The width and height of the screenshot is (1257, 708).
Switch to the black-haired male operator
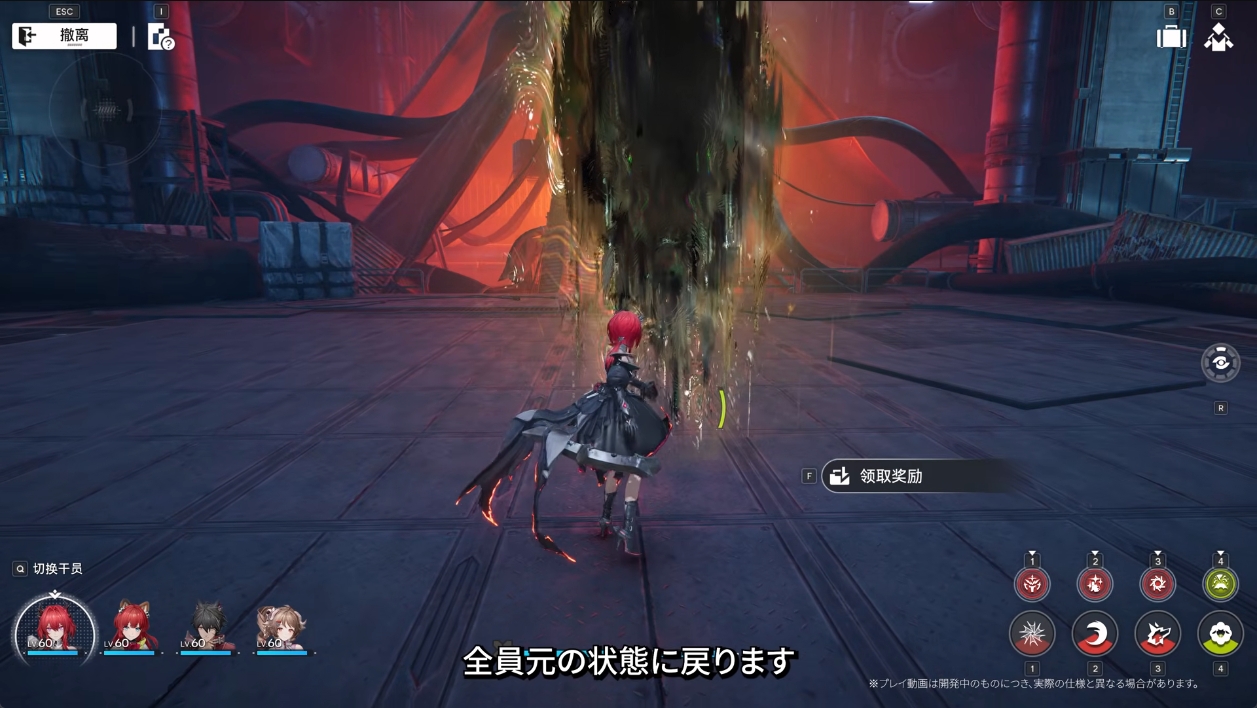click(209, 628)
